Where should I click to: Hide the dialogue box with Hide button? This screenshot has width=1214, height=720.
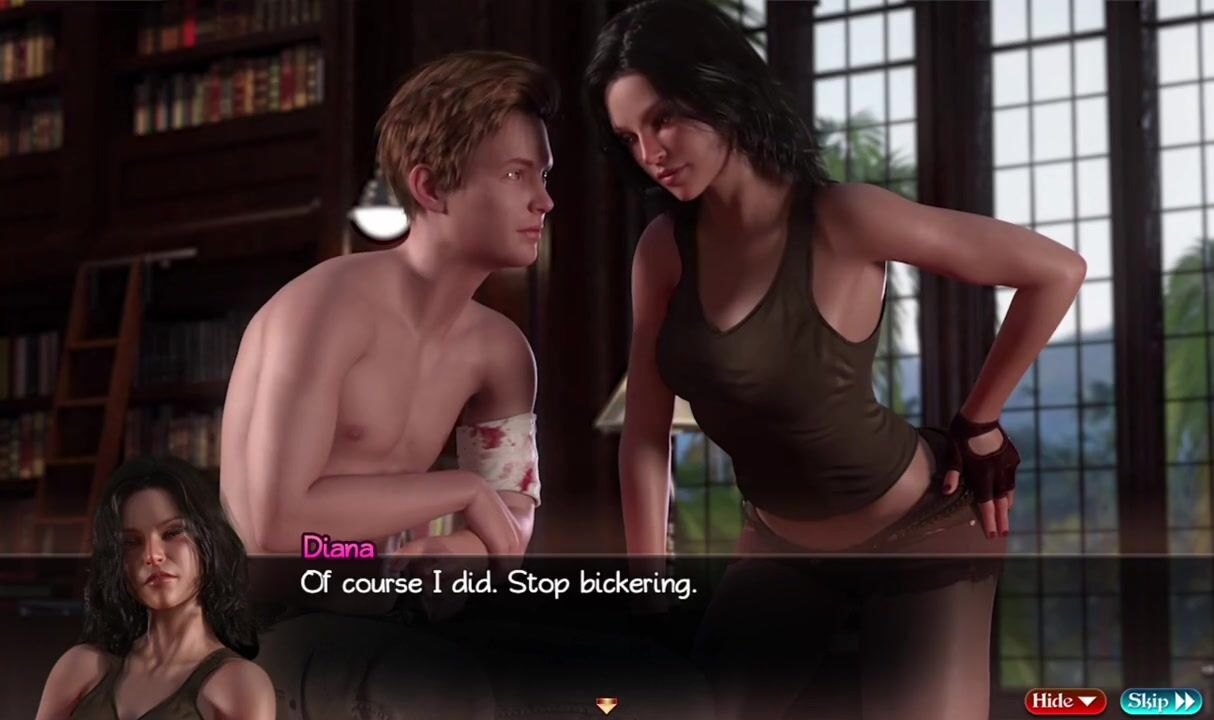(x=1064, y=701)
